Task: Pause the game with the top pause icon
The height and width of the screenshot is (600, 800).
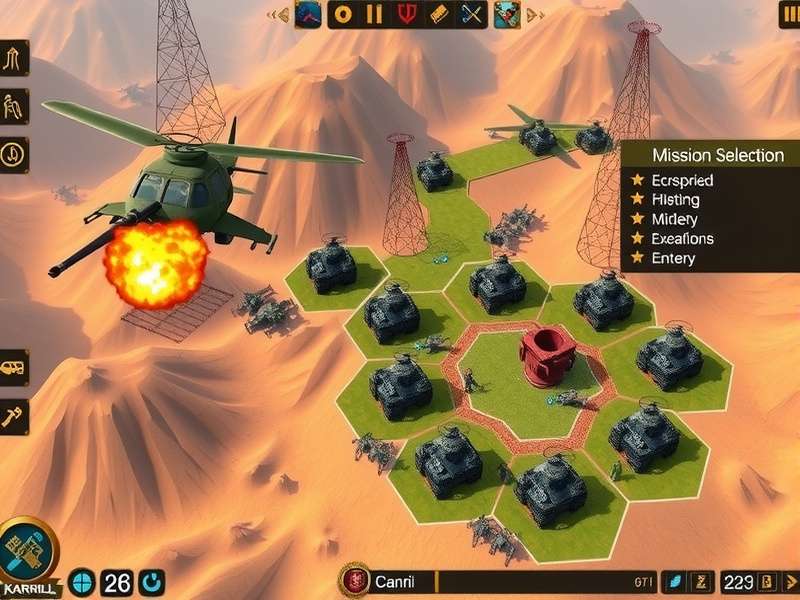Action: pyautogui.click(x=375, y=13)
